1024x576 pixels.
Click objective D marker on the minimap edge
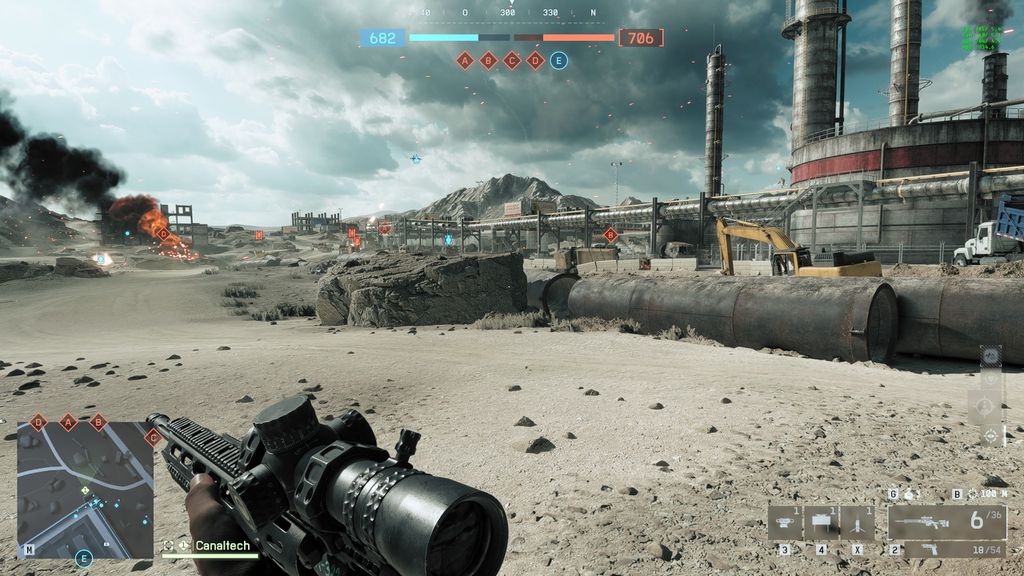(x=38, y=422)
